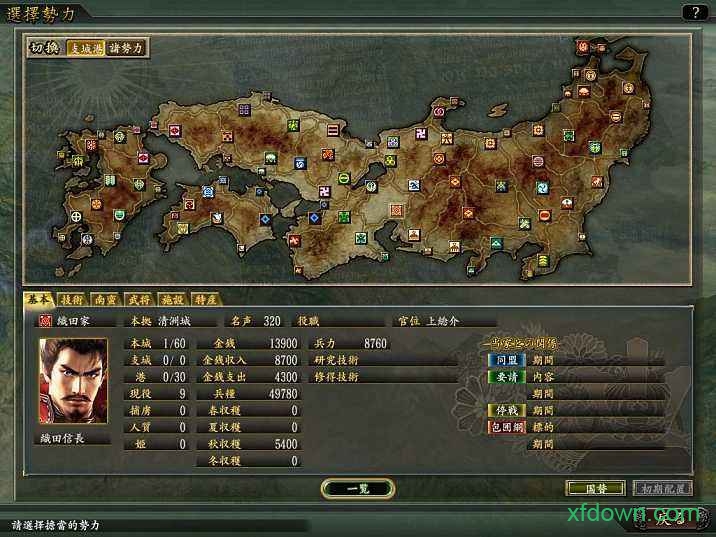The width and height of the screenshot is (716, 537).
Task: Click the 一覧 list button
Action: [357, 488]
